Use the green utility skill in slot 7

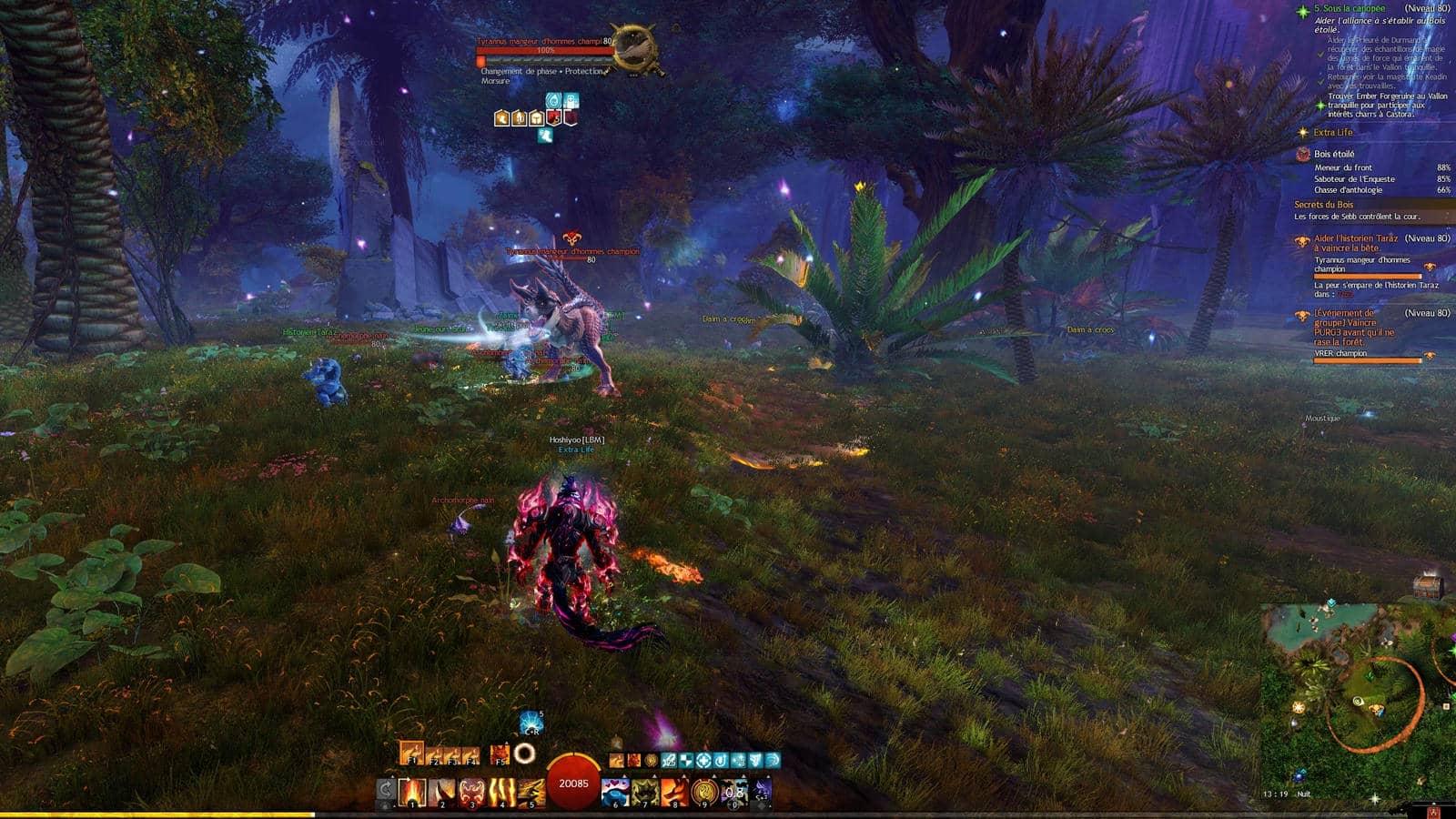pyautogui.click(x=645, y=791)
